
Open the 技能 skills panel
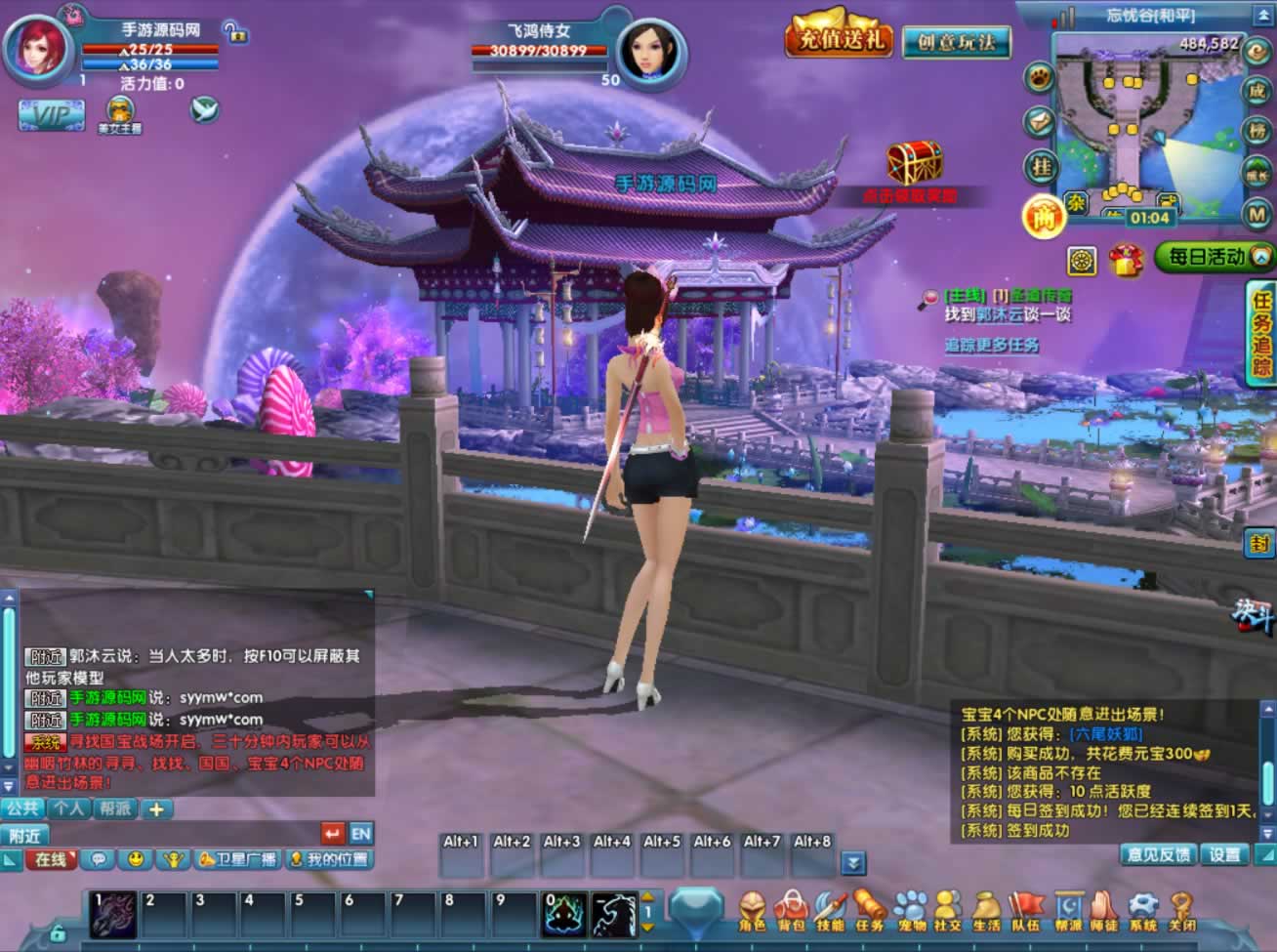click(830, 907)
